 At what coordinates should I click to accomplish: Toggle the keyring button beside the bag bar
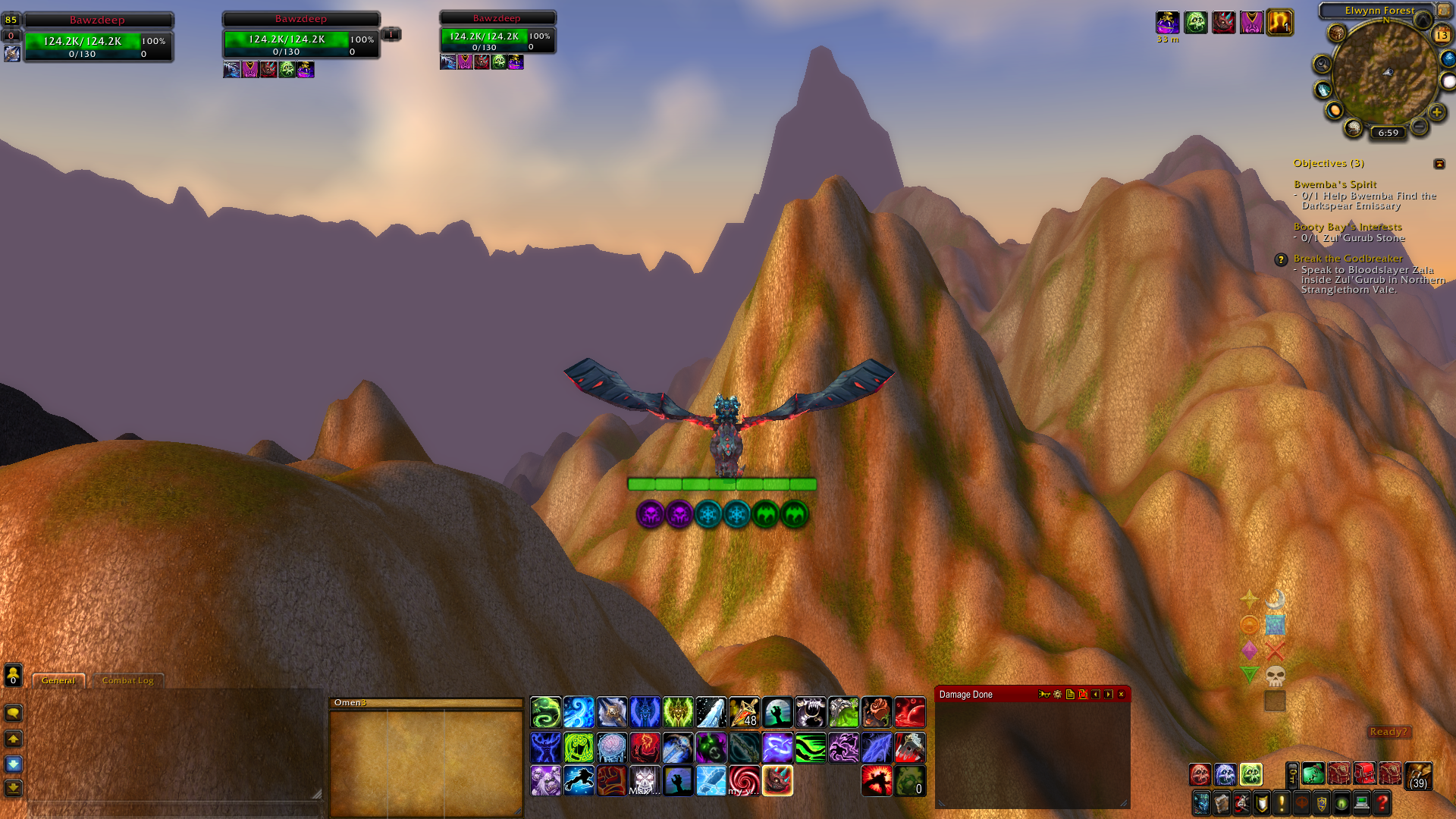pos(1292,775)
